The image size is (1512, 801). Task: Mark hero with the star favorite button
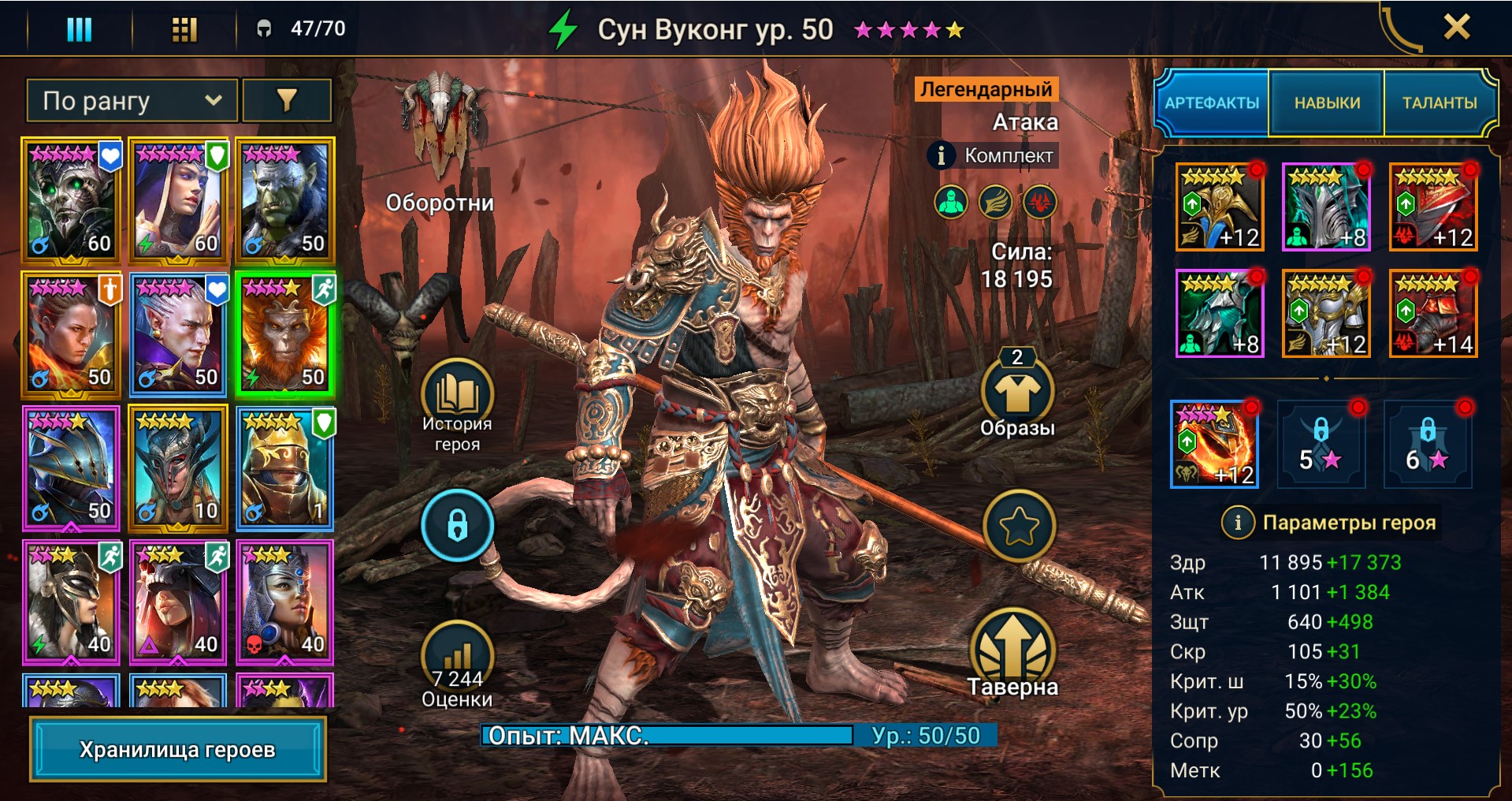[1018, 526]
